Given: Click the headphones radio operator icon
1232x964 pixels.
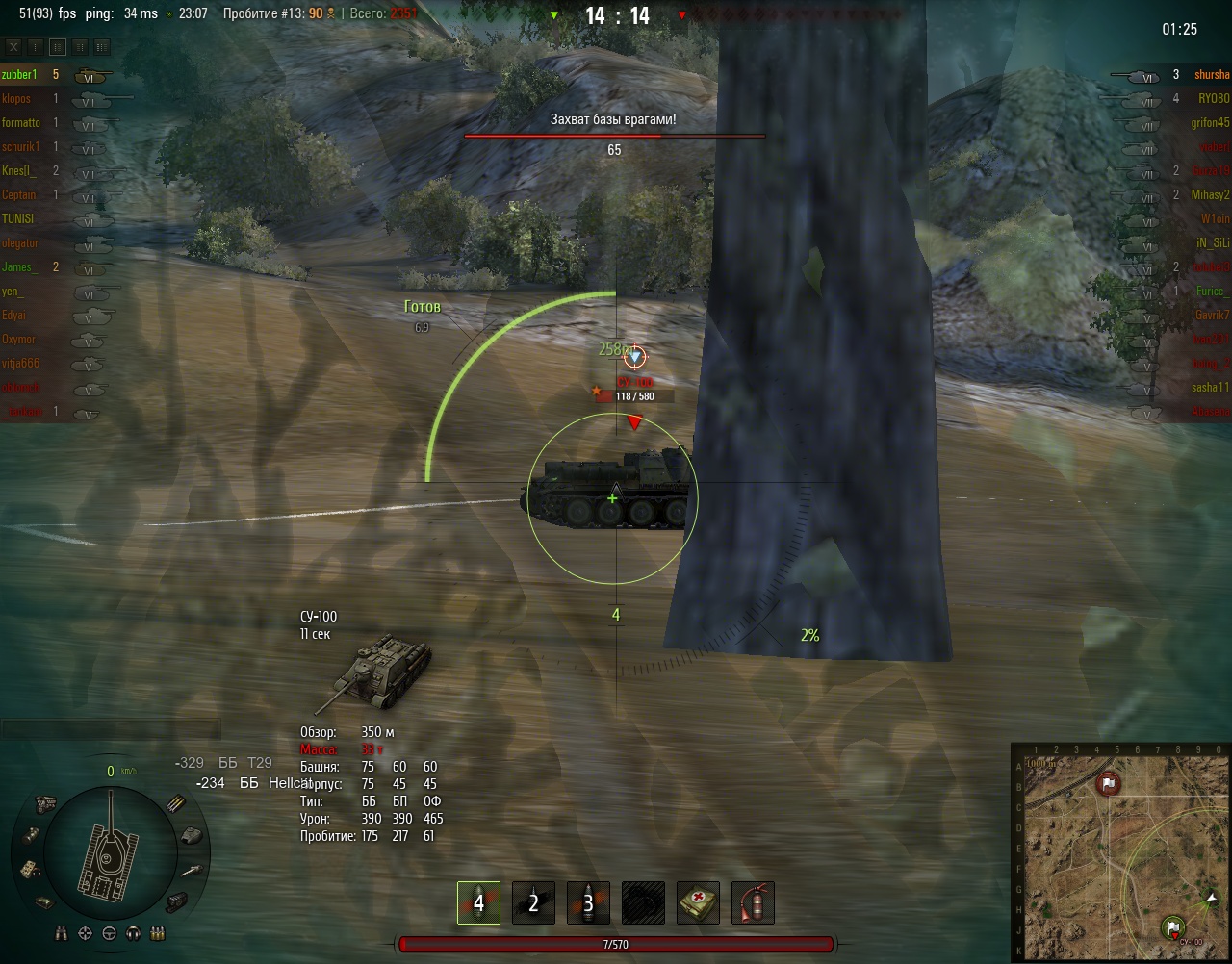Looking at the screenshot, I should point(133,933).
